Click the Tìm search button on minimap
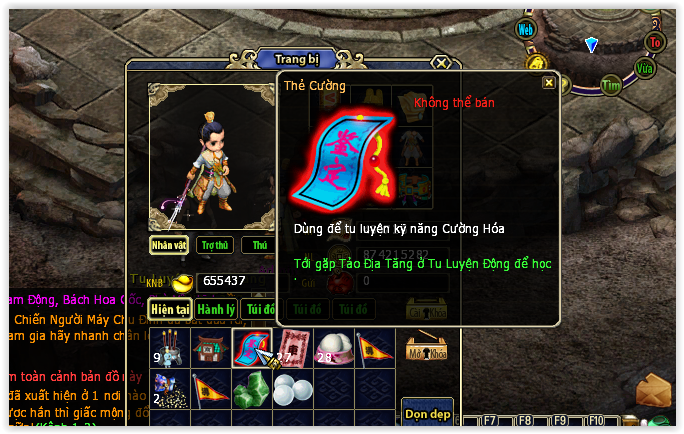The width and height of the screenshot is (684, 434). tap(611, 85)
